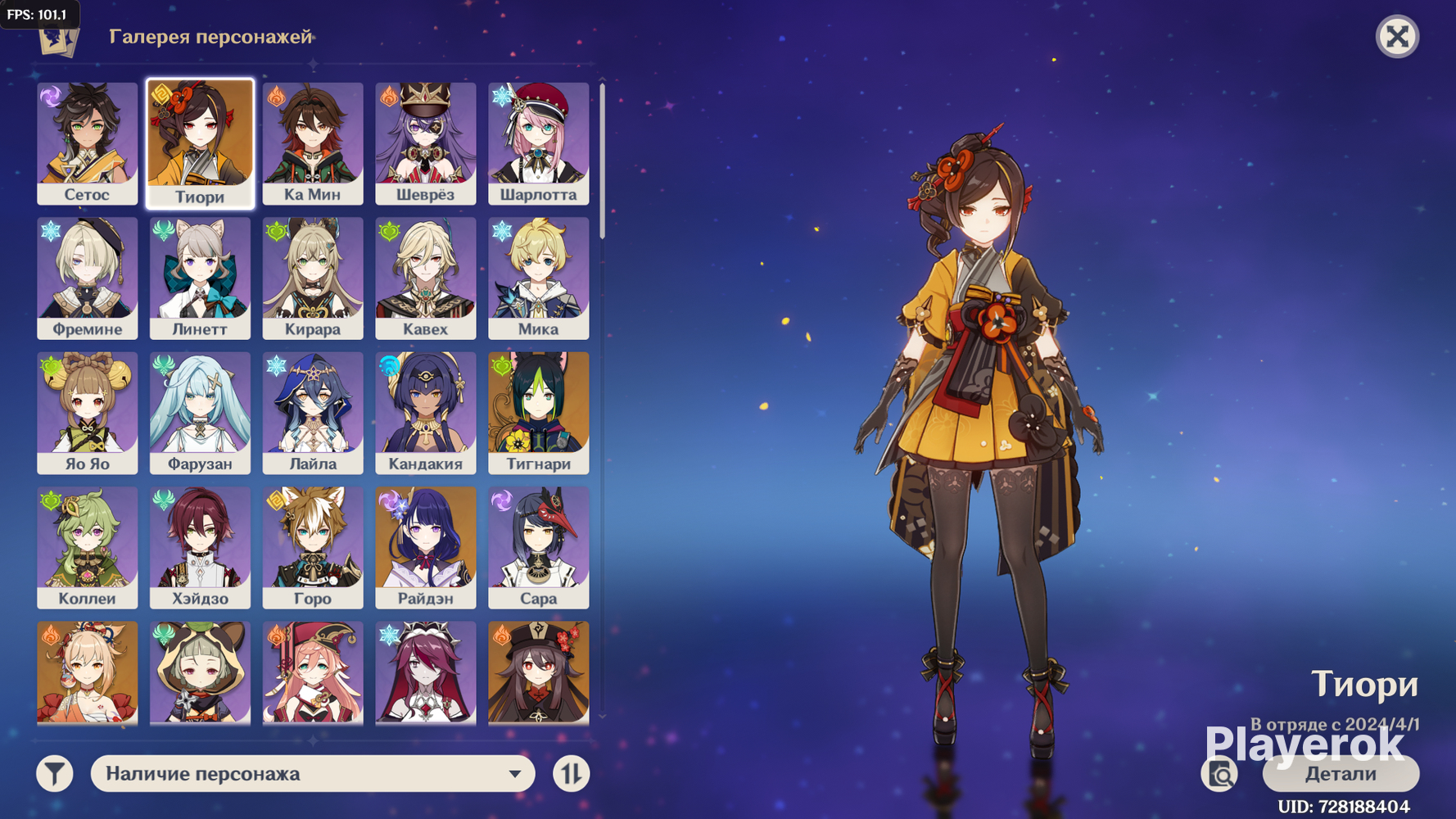Viewport: 1456px width, 819px height.
Task: Select Фремине from the gallery
Action: (87, 278)
